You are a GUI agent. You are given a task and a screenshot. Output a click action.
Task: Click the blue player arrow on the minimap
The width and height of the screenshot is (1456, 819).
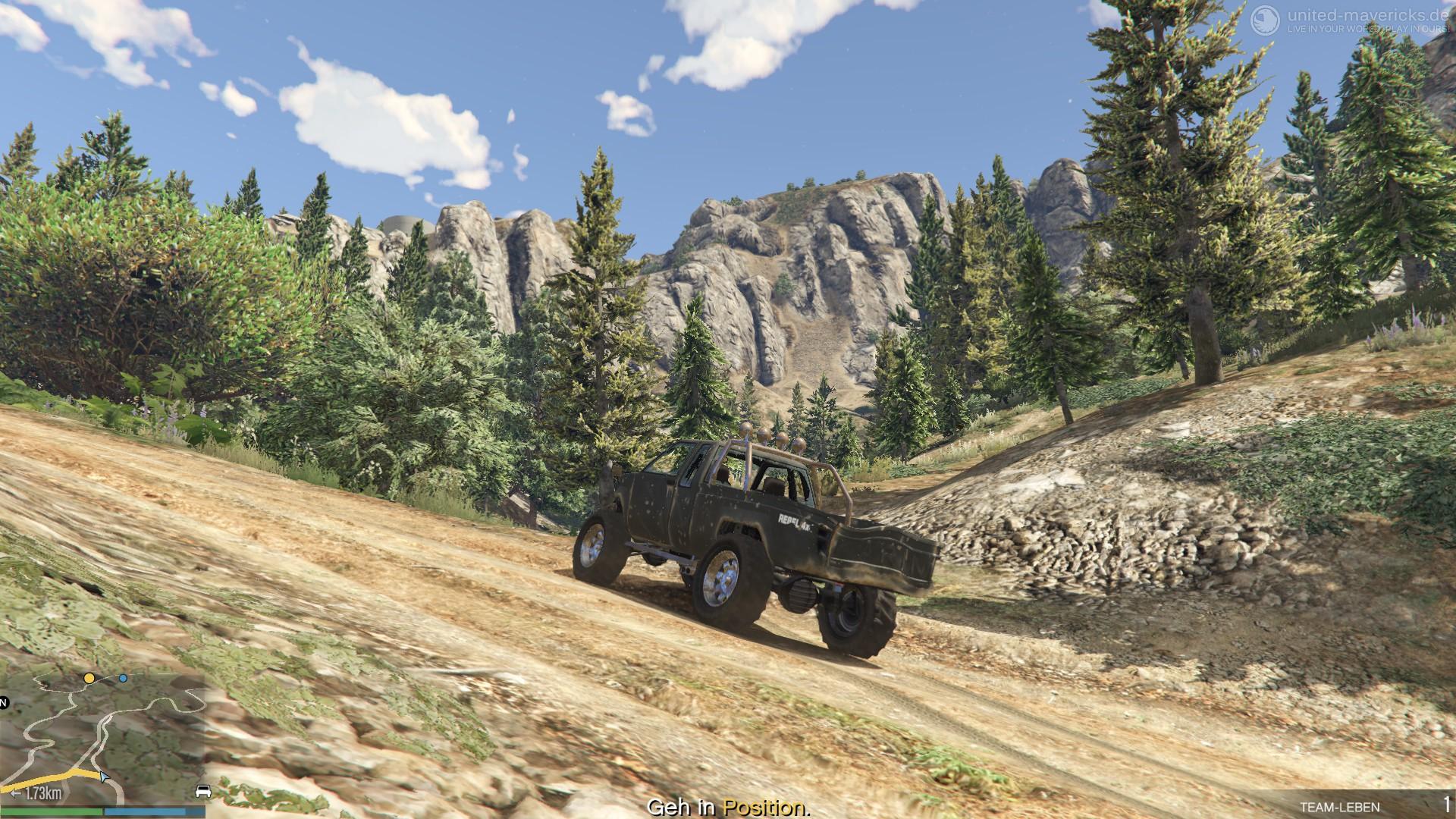pos(104,776)
